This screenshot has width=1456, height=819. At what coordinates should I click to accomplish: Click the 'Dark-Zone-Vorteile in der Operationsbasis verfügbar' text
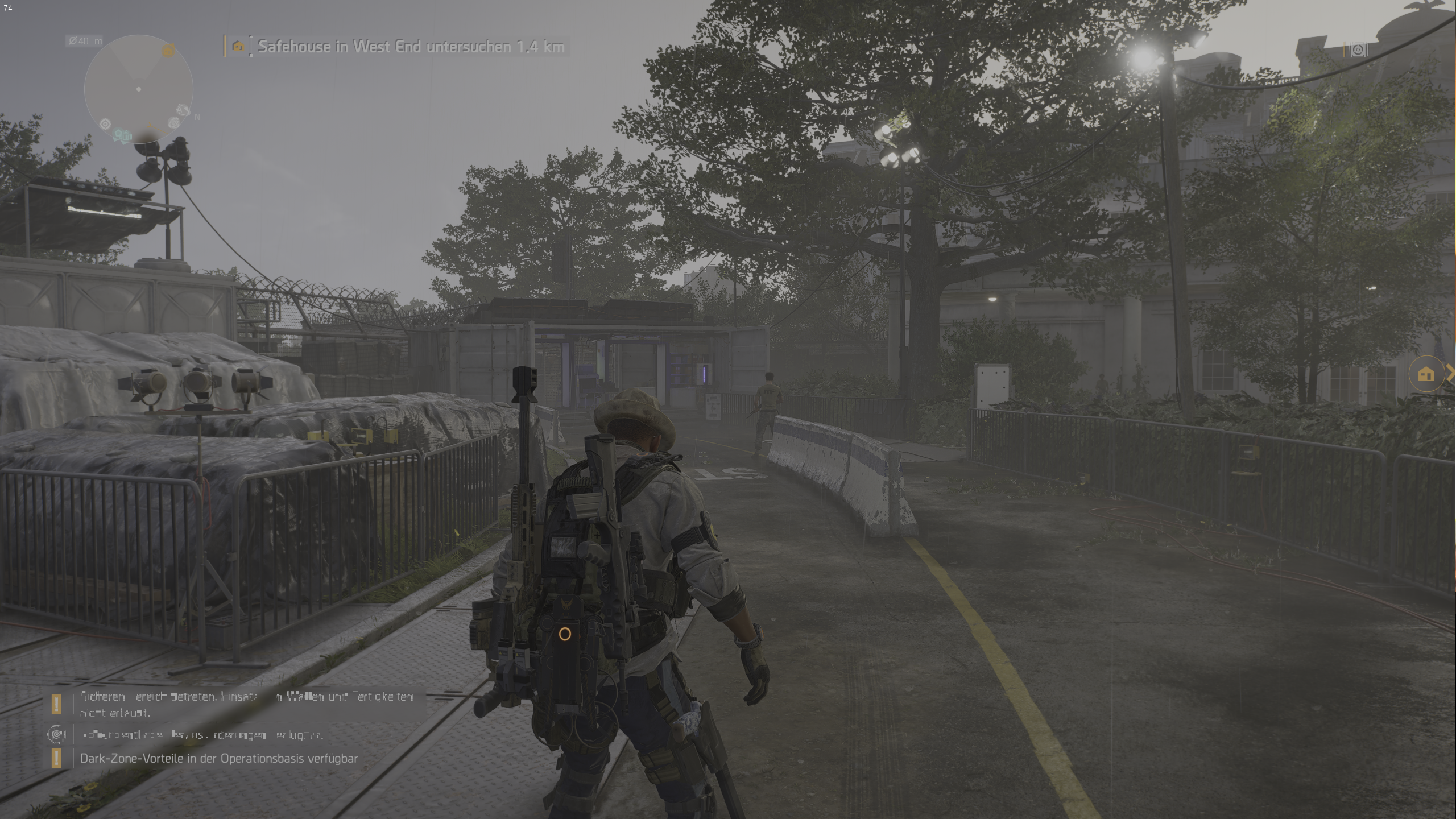(x=219, y=758)
